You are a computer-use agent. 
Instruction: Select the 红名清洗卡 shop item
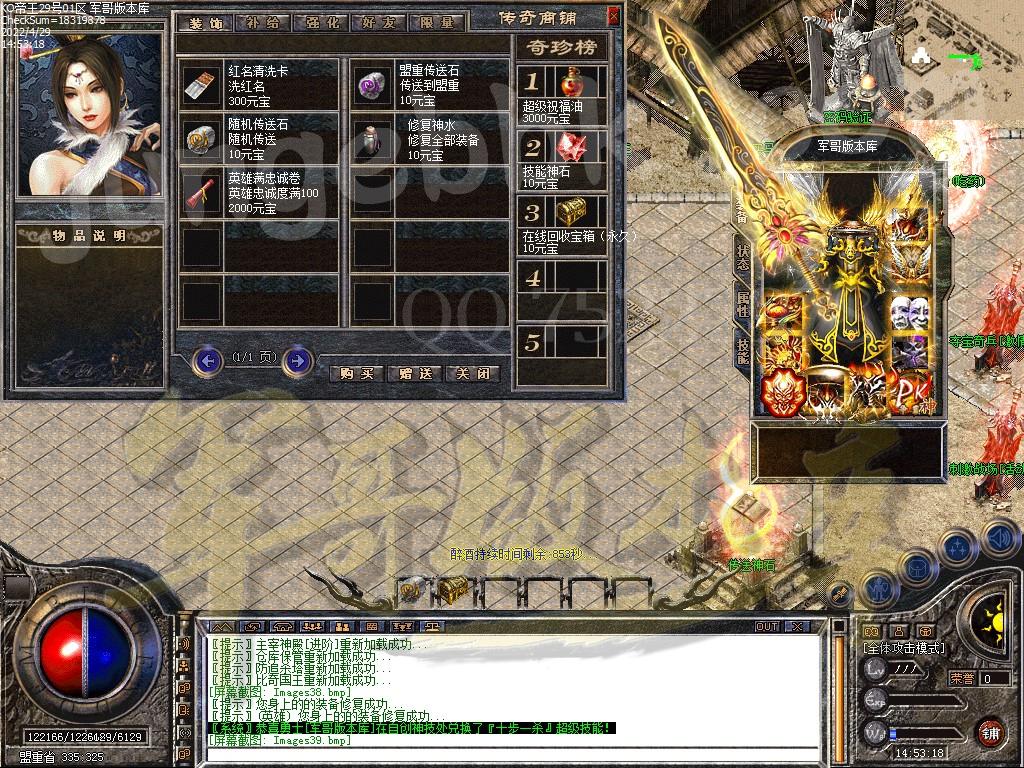pos(202,86)
